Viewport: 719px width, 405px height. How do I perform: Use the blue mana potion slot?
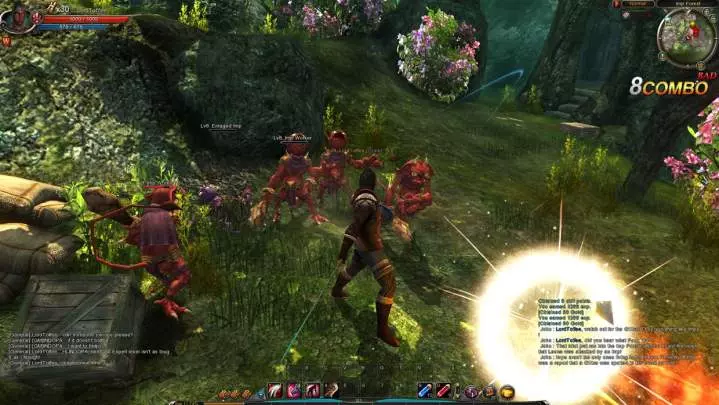[x=425, y=390]
